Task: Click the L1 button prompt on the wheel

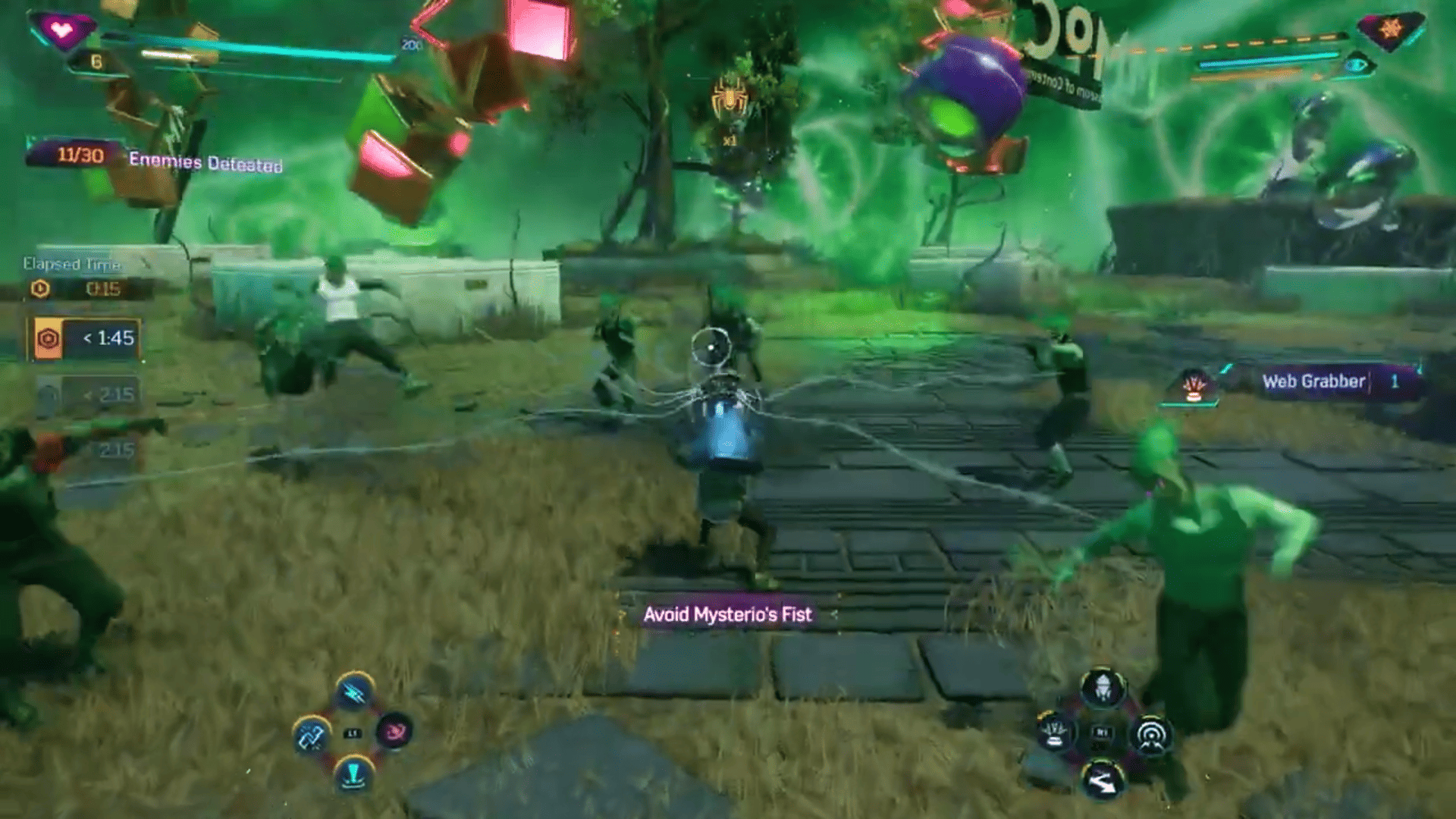Action: coord(352,733)
